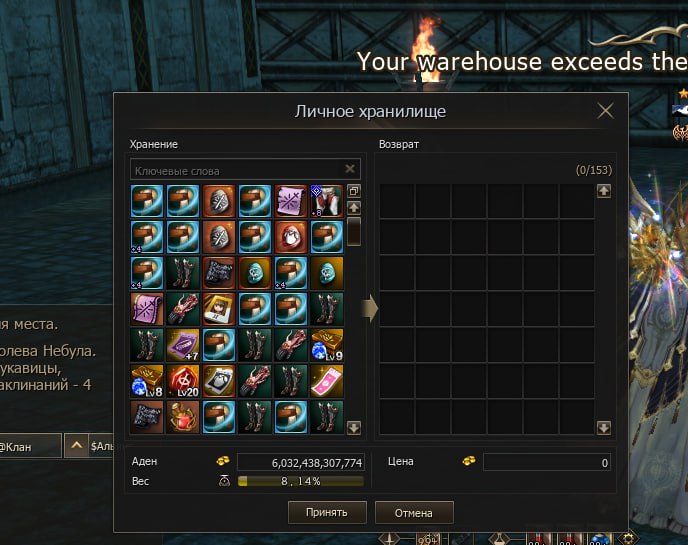Select the girl portrait card item
The image size is (688, 545).
[x=219, y=309]
